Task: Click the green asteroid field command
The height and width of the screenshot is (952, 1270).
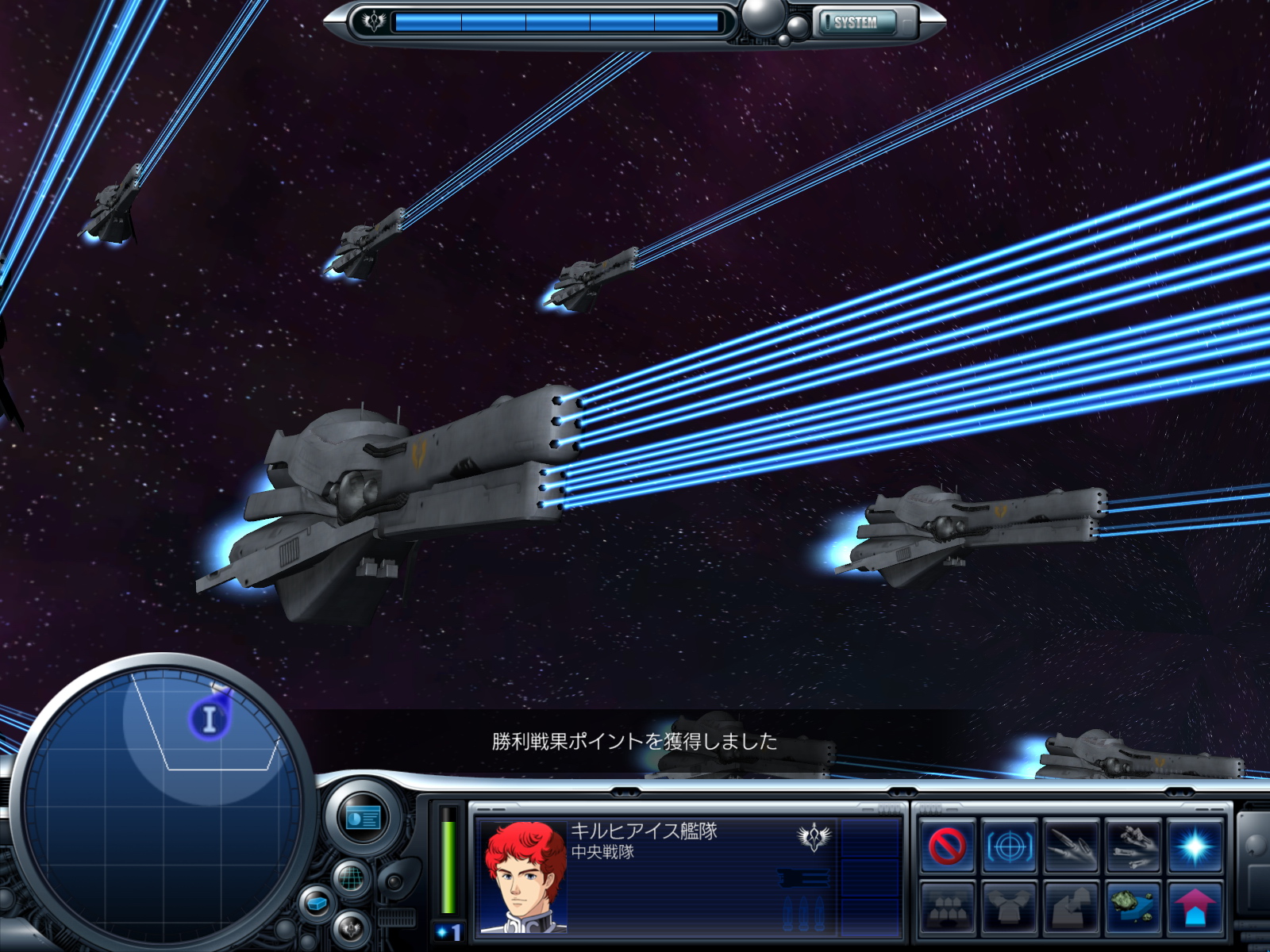Action: coord(1133,907)
